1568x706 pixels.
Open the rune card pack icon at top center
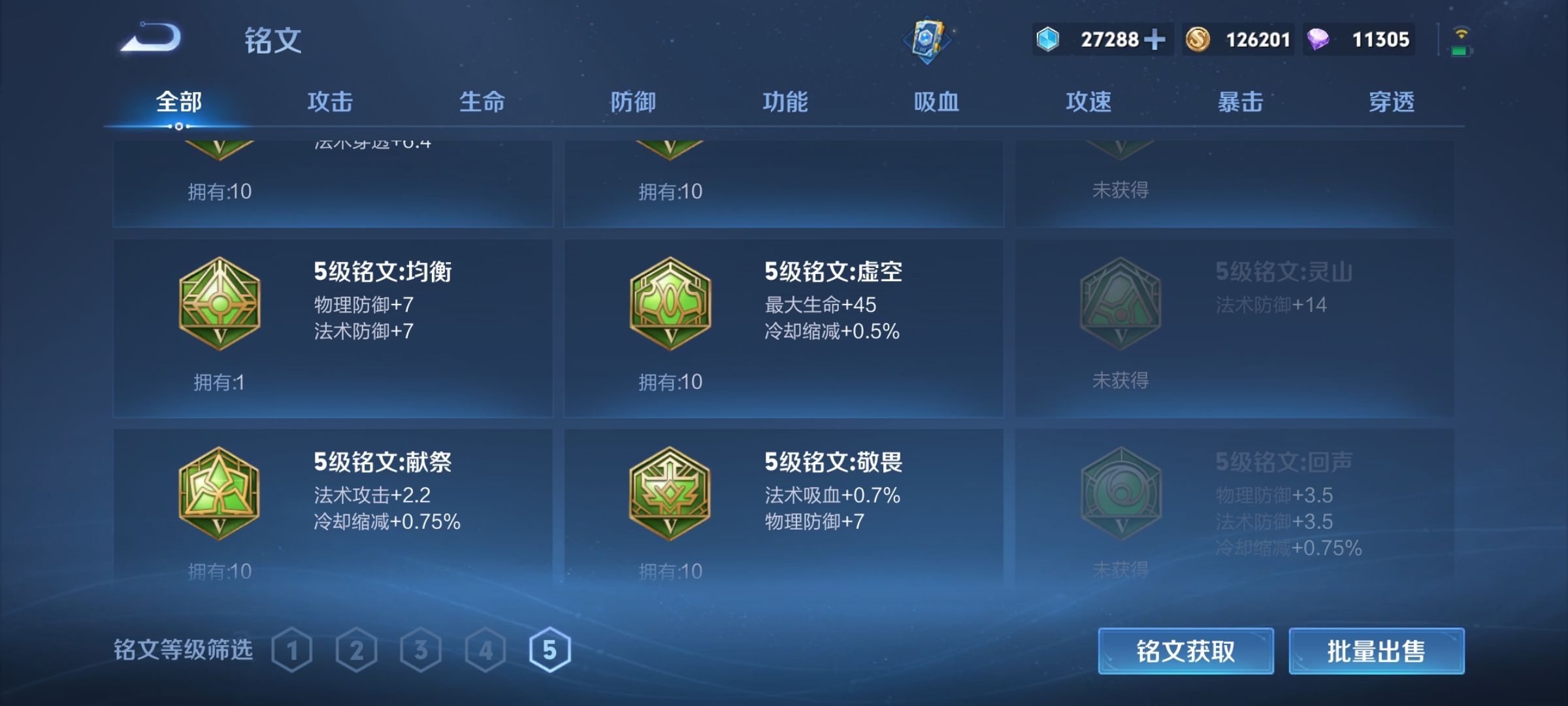point(926,41)
